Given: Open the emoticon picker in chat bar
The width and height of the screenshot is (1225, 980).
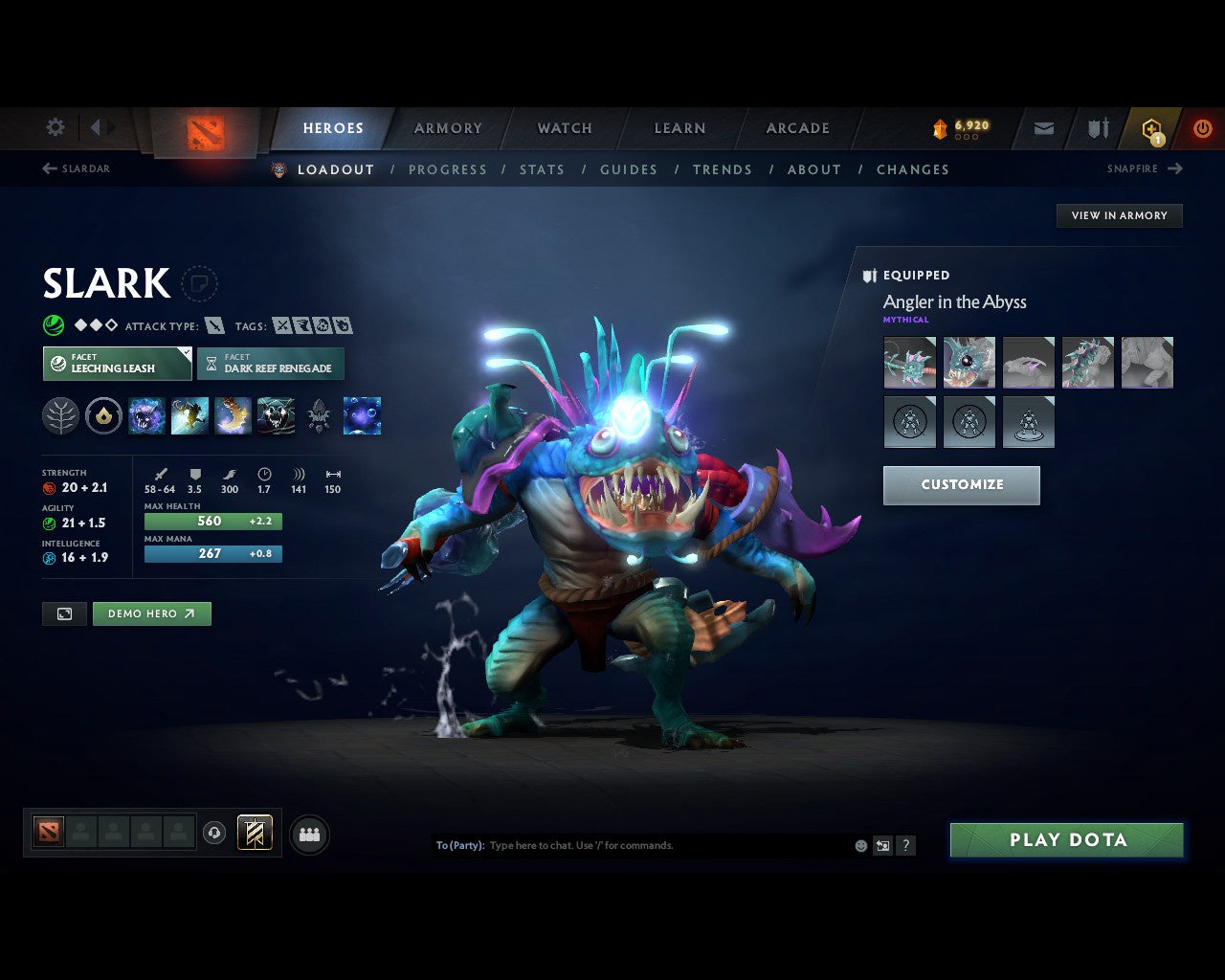Looking at the screenshot, I should pos(859,845).
